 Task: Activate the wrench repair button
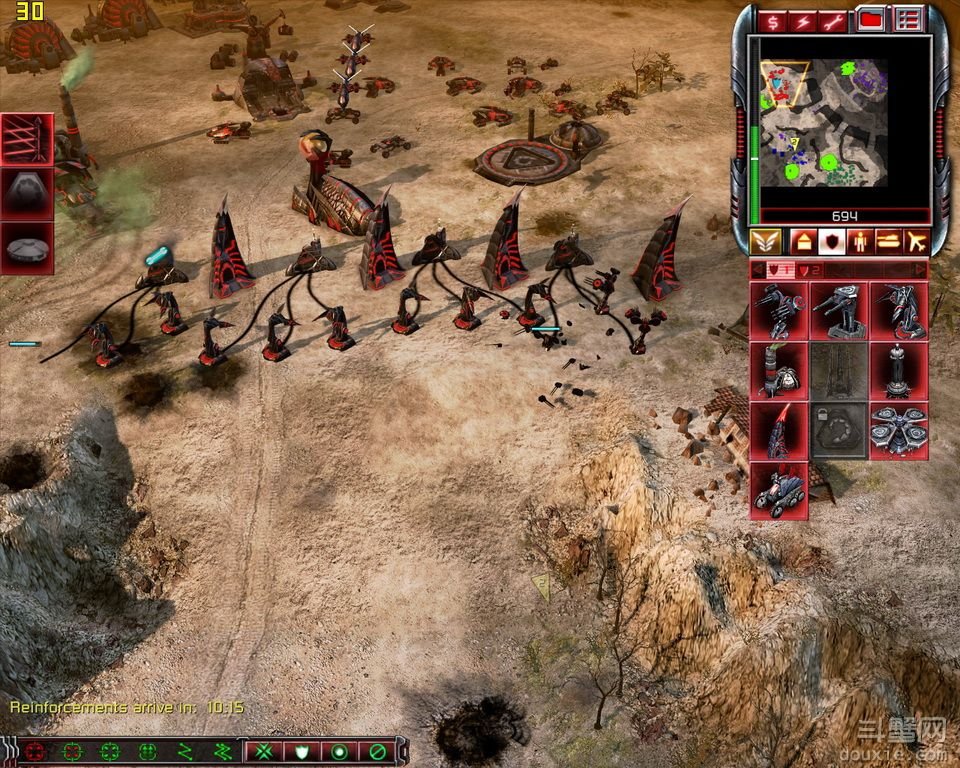pyautogui.click(x=834, y=21)
